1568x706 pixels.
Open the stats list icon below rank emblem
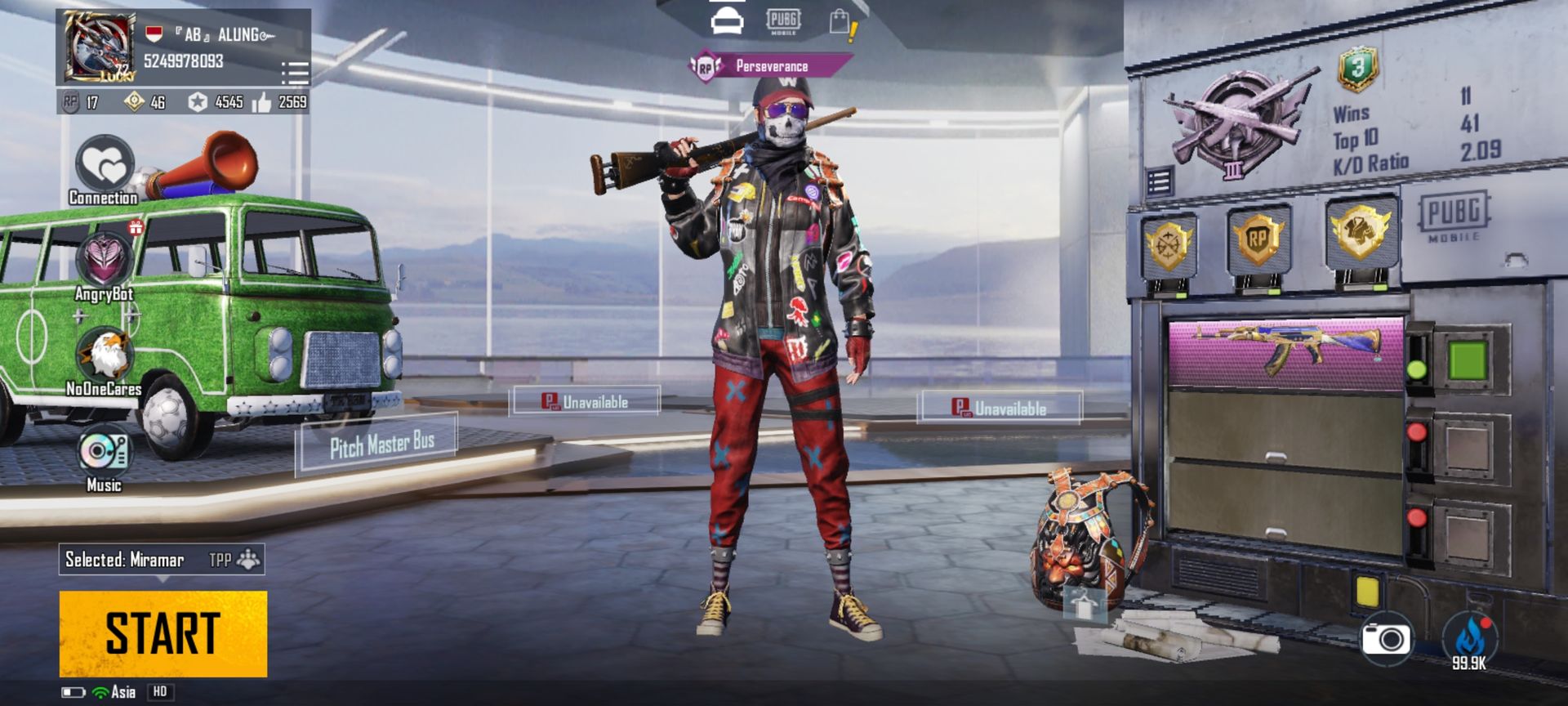(x=1160, y=181)
